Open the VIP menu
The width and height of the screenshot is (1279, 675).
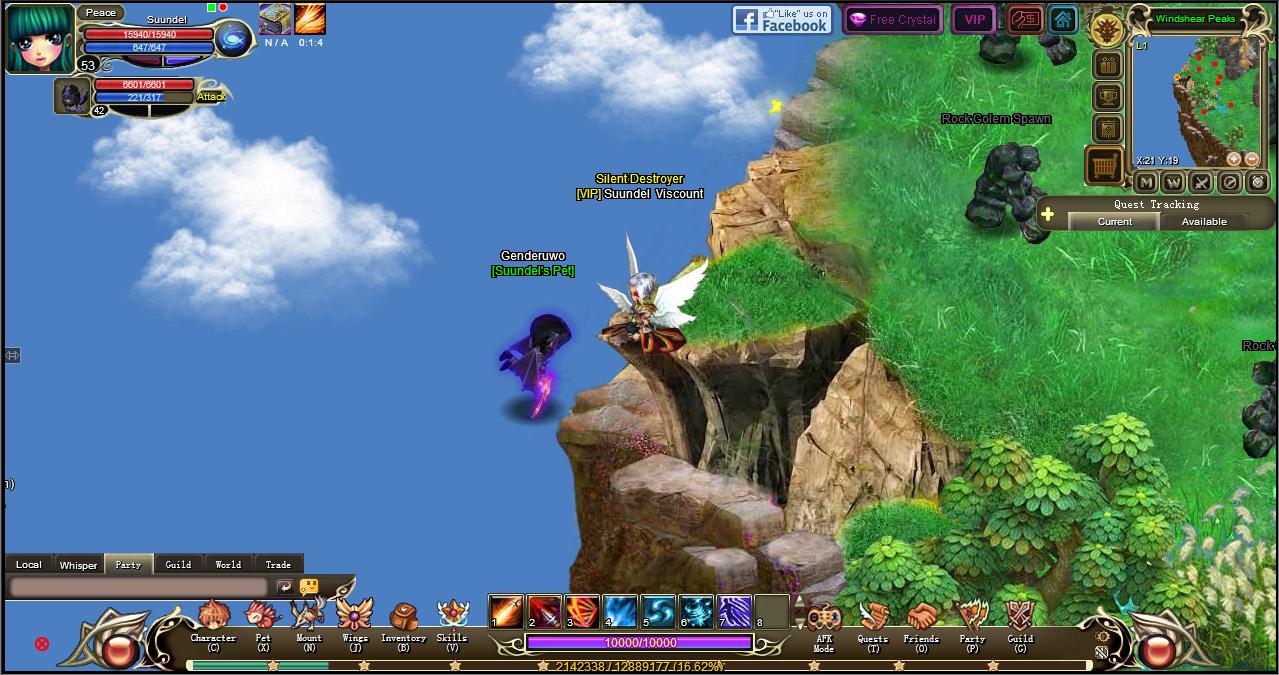[x=974, y=19]
